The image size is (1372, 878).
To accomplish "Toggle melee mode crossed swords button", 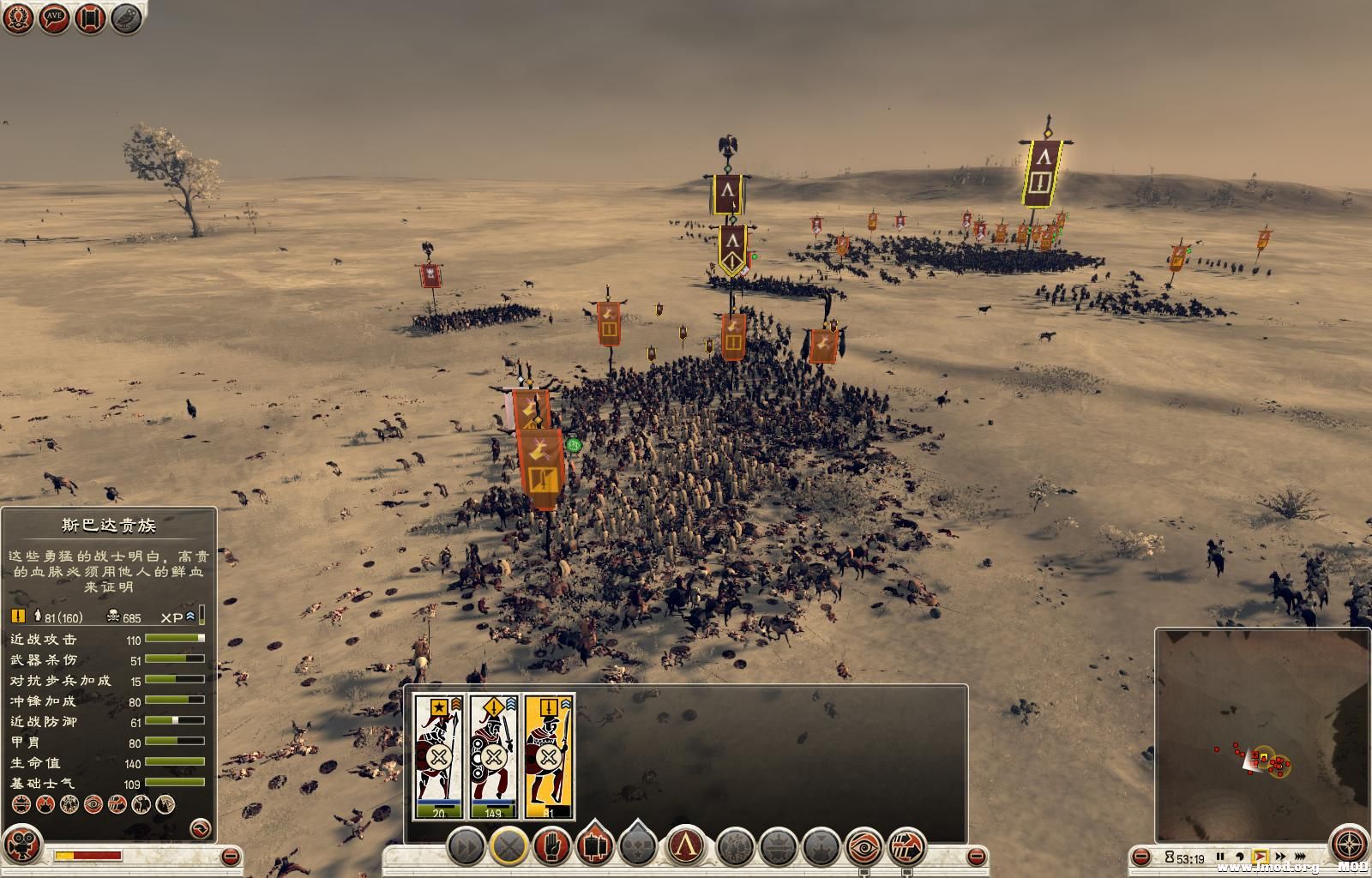I will tap(510, 848).
